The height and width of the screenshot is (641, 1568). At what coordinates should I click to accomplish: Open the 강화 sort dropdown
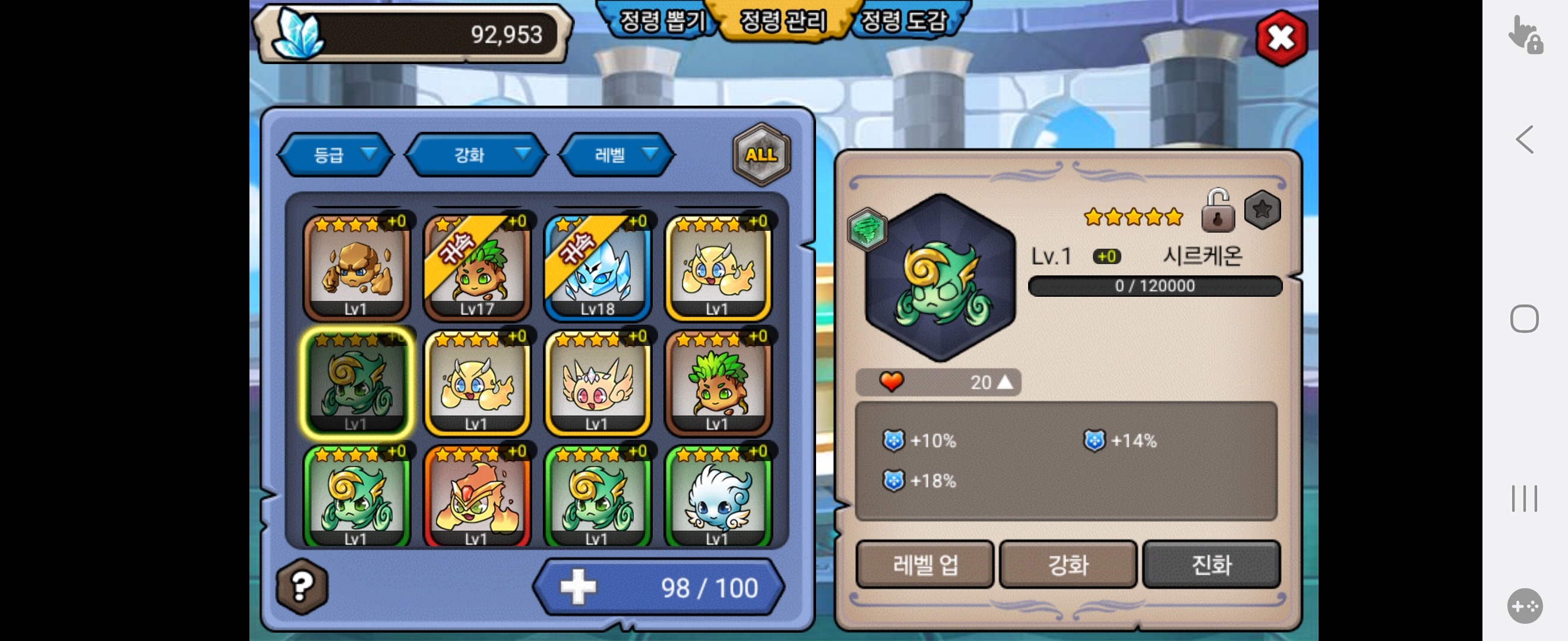476,155
